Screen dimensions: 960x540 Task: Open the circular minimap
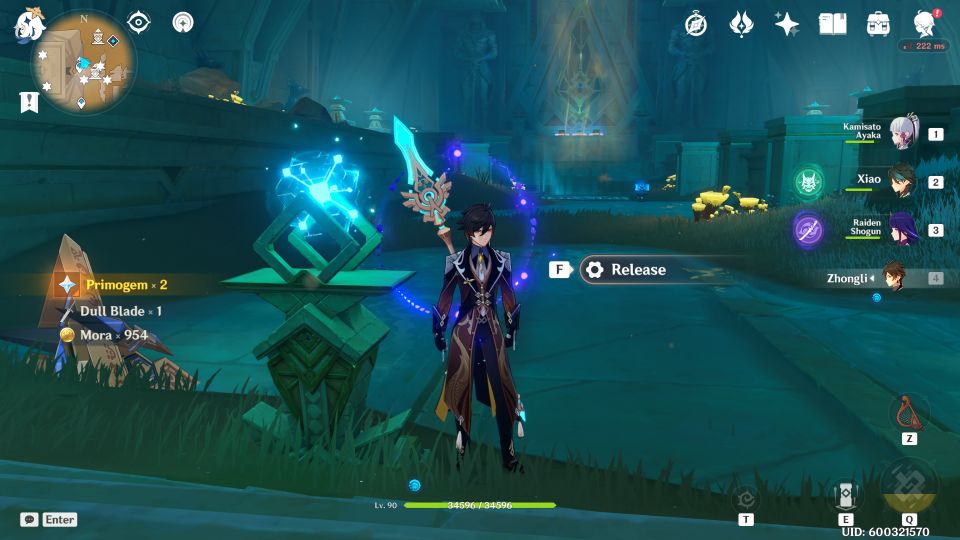[84, 62]
